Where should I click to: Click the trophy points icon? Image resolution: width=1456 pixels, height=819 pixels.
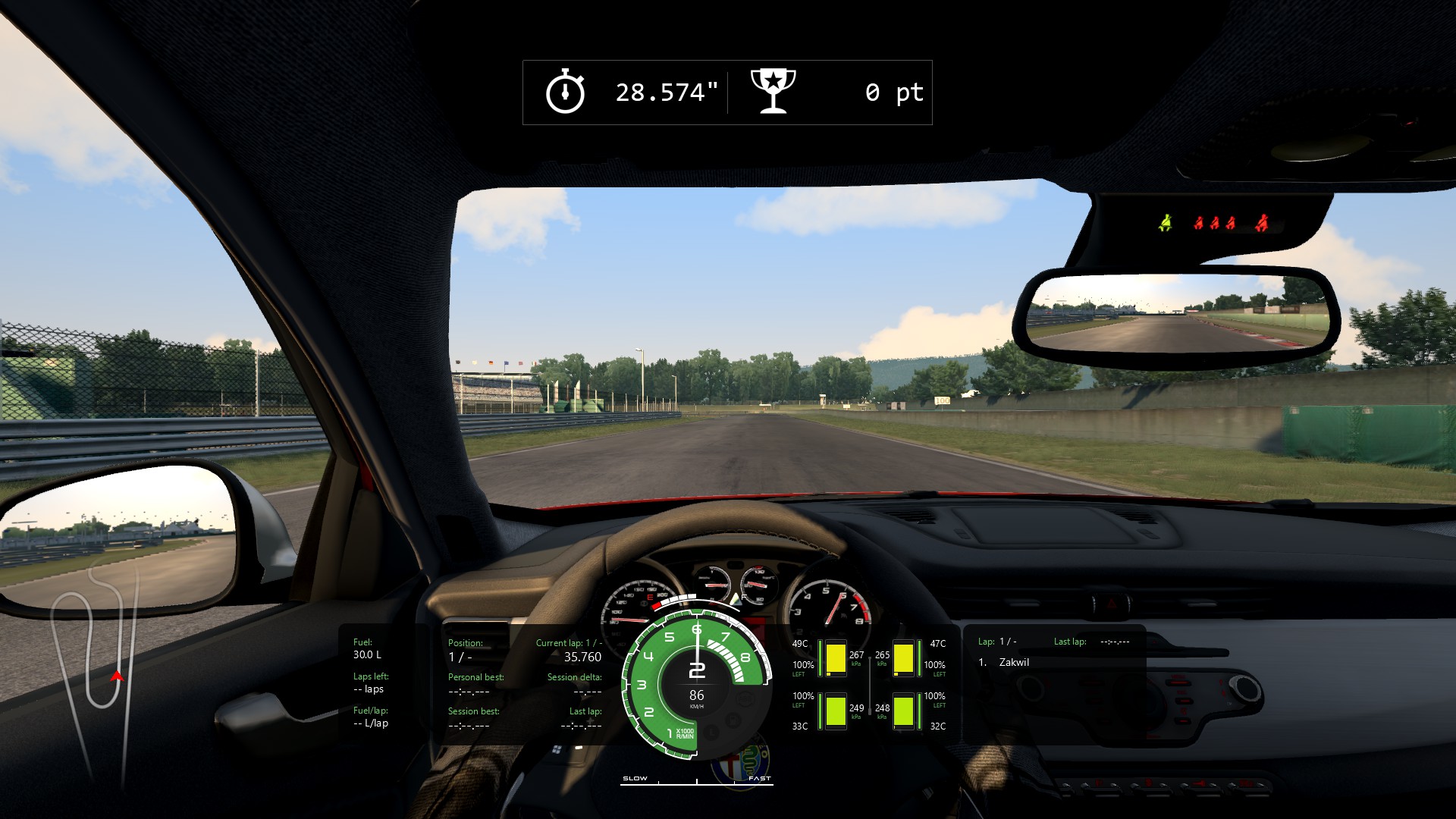point(773,91)
